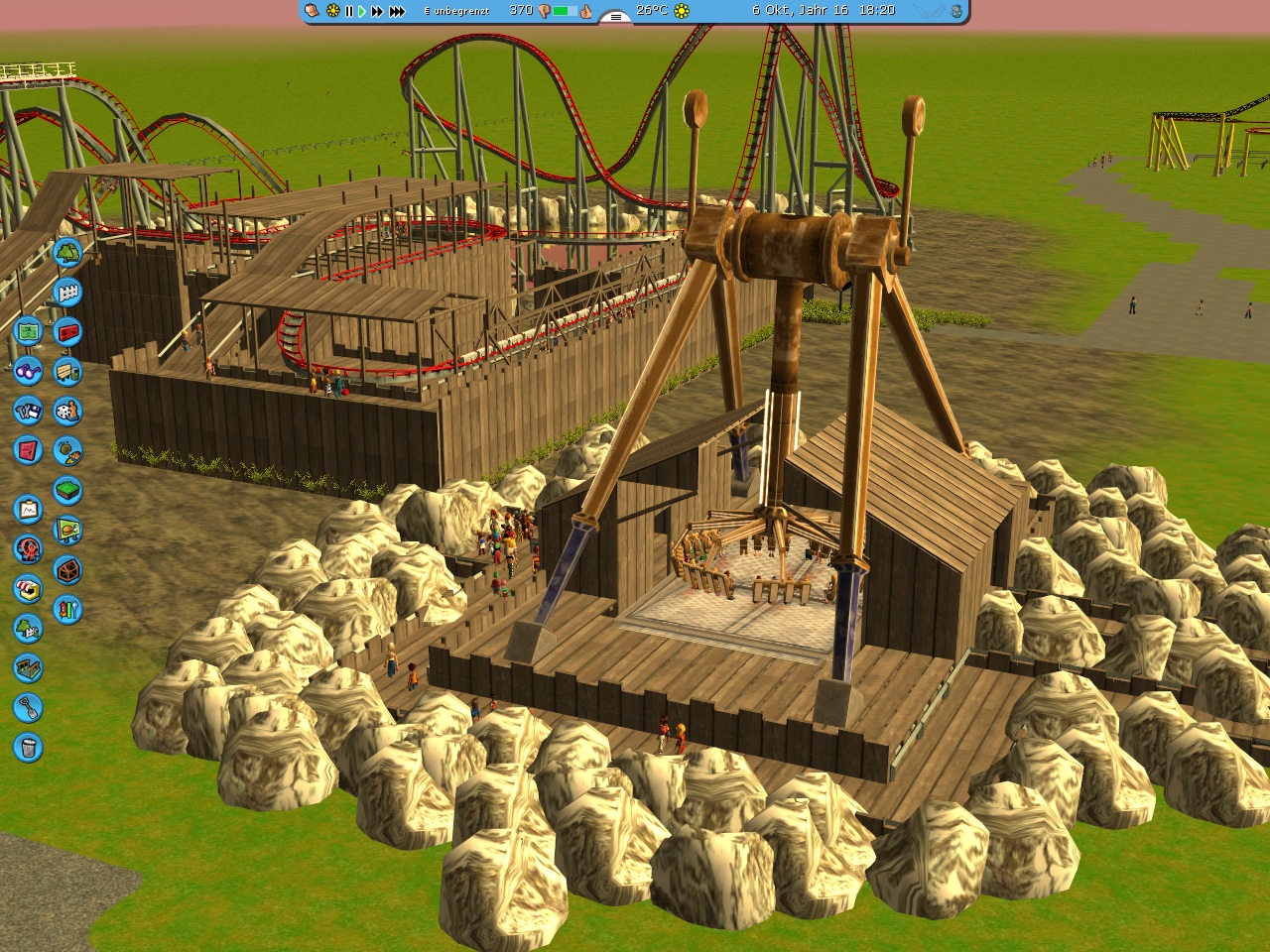Open the wrench and floppy disk menu
This screenshot has width=1270, height=952.
point(28,411)
